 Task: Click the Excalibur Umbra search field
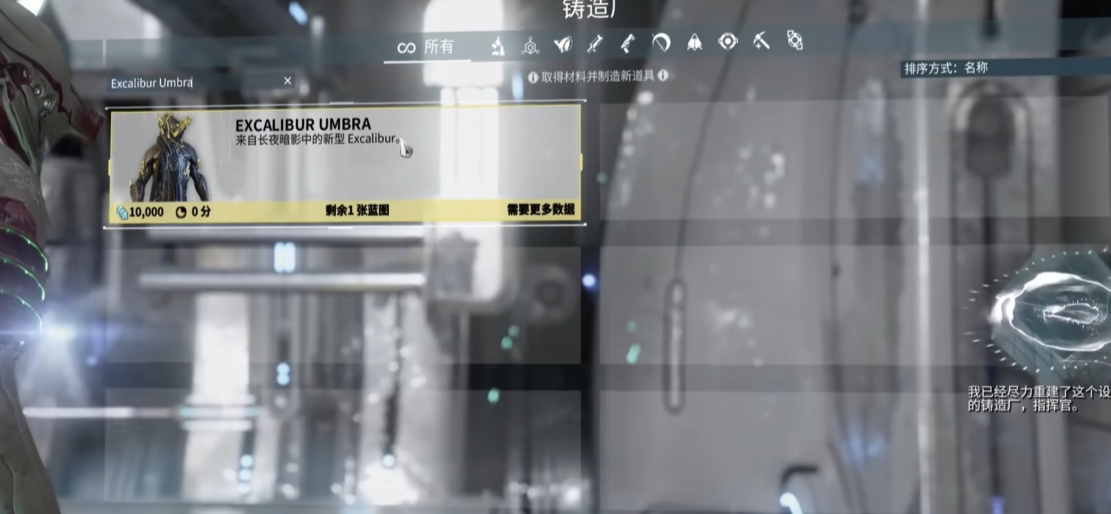pos(190,82)
